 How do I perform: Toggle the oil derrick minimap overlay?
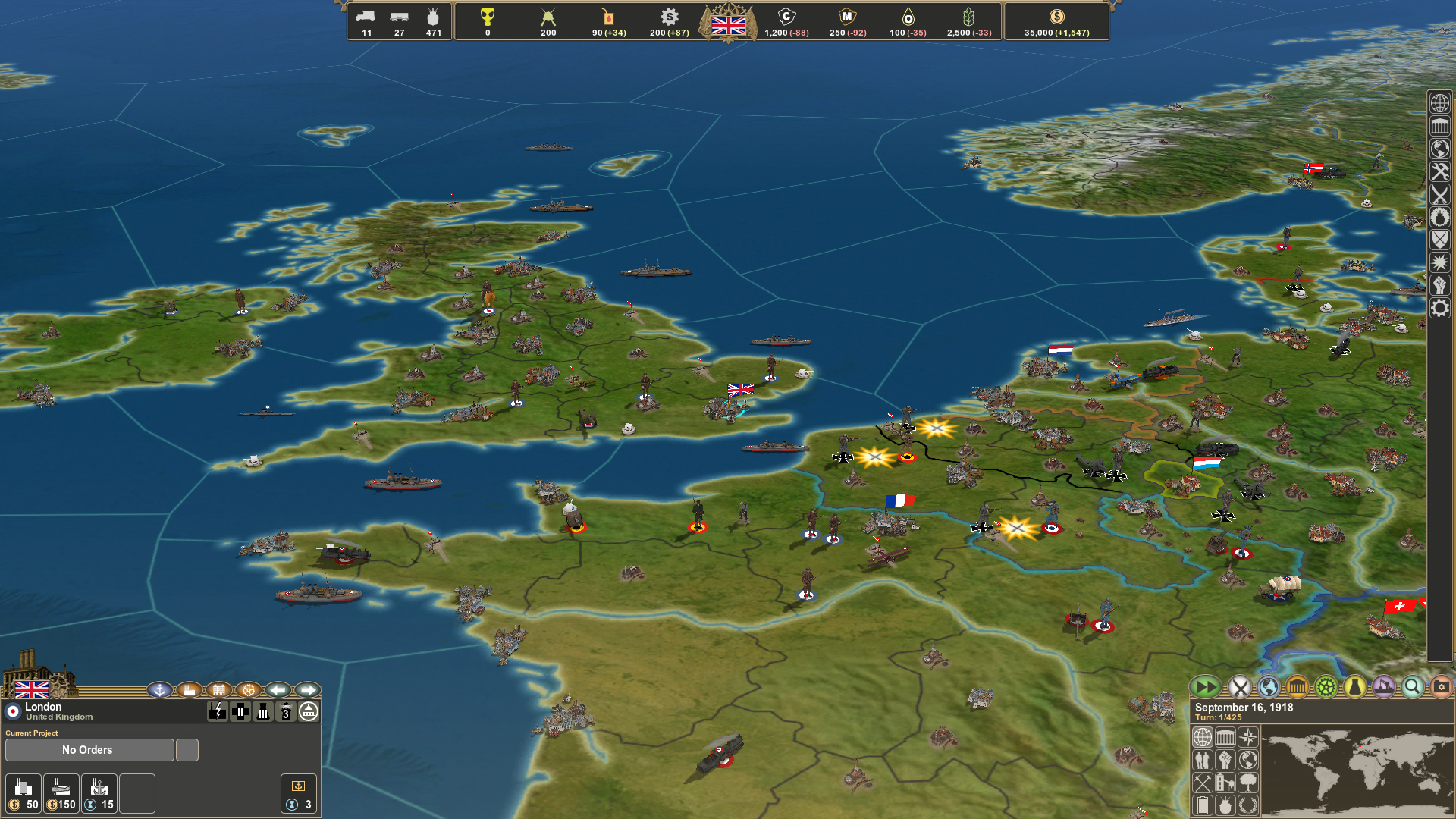pyautogui.click(x=1225, y=784)
